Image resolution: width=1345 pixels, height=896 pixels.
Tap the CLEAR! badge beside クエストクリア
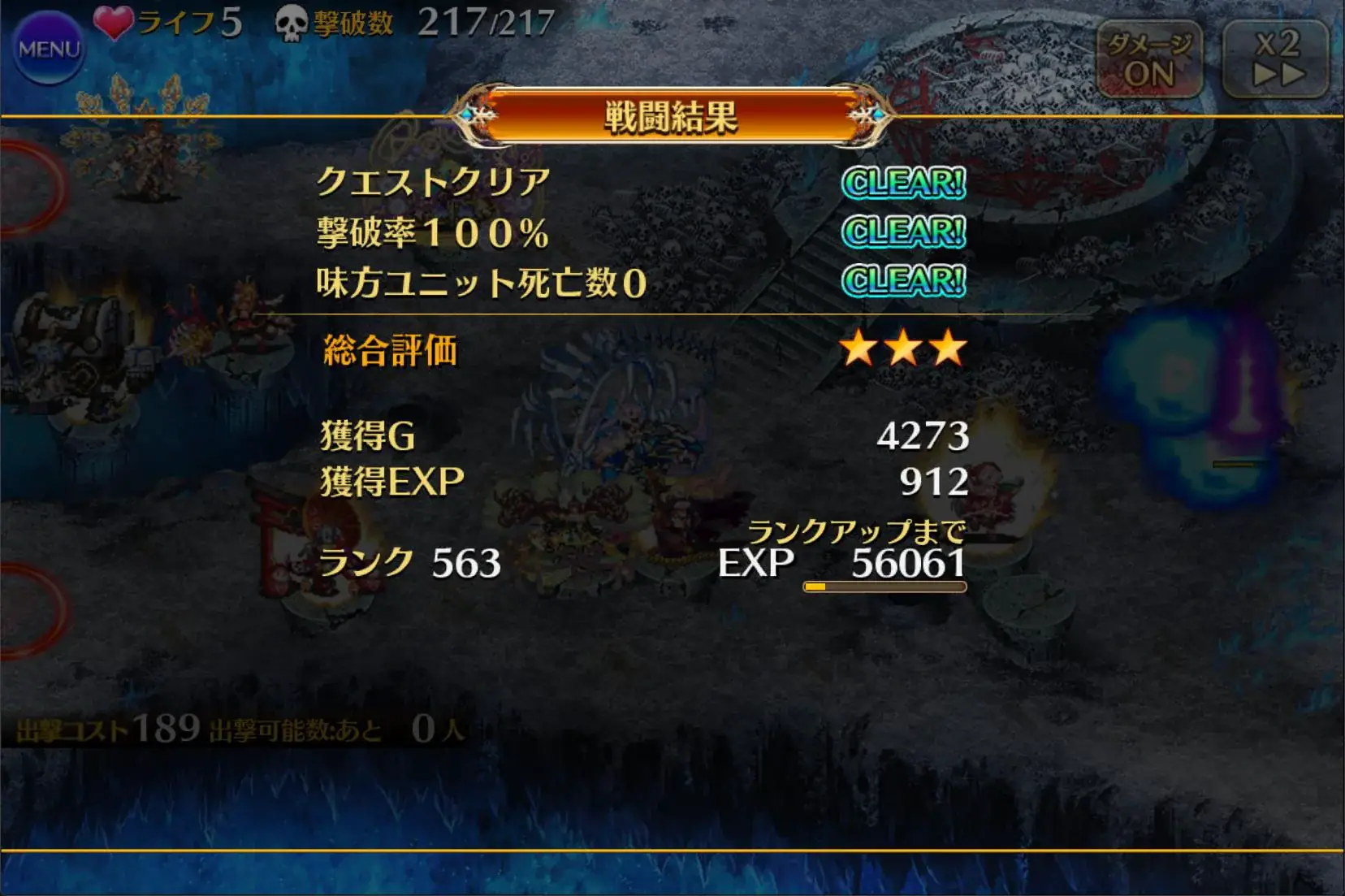904,184
